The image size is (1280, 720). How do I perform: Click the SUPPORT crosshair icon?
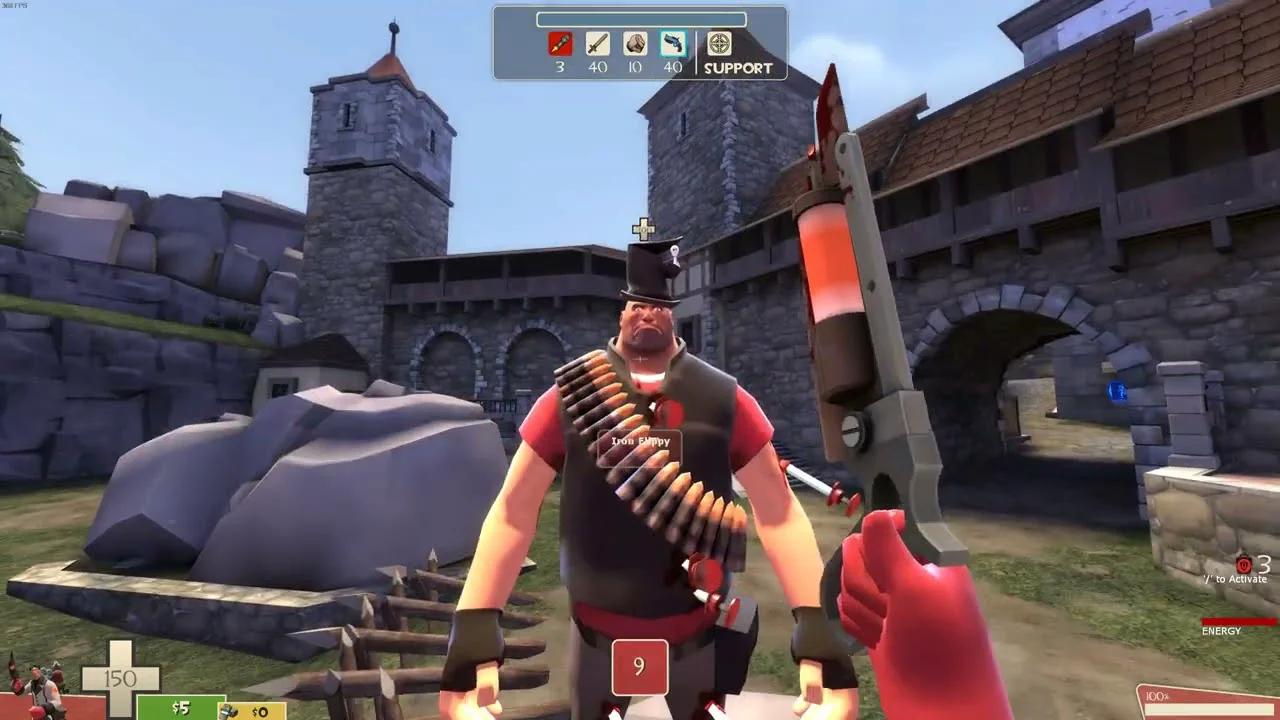pyautogui.click(x=719, y=43)
